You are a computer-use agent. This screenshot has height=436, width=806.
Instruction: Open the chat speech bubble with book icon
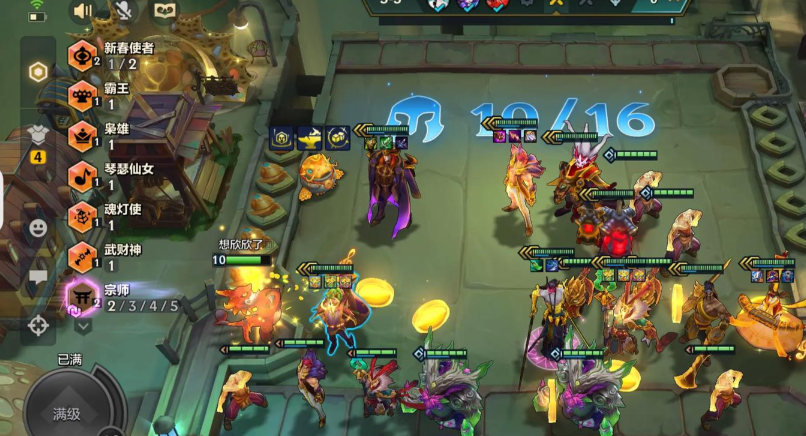[163, 11]
